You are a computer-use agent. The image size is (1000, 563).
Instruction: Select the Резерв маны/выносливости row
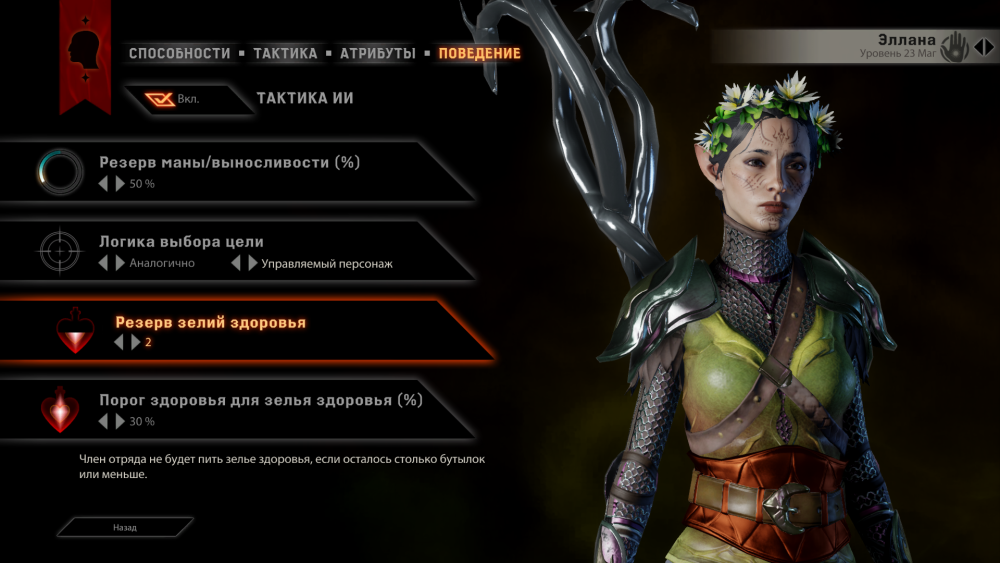[229, 162]
